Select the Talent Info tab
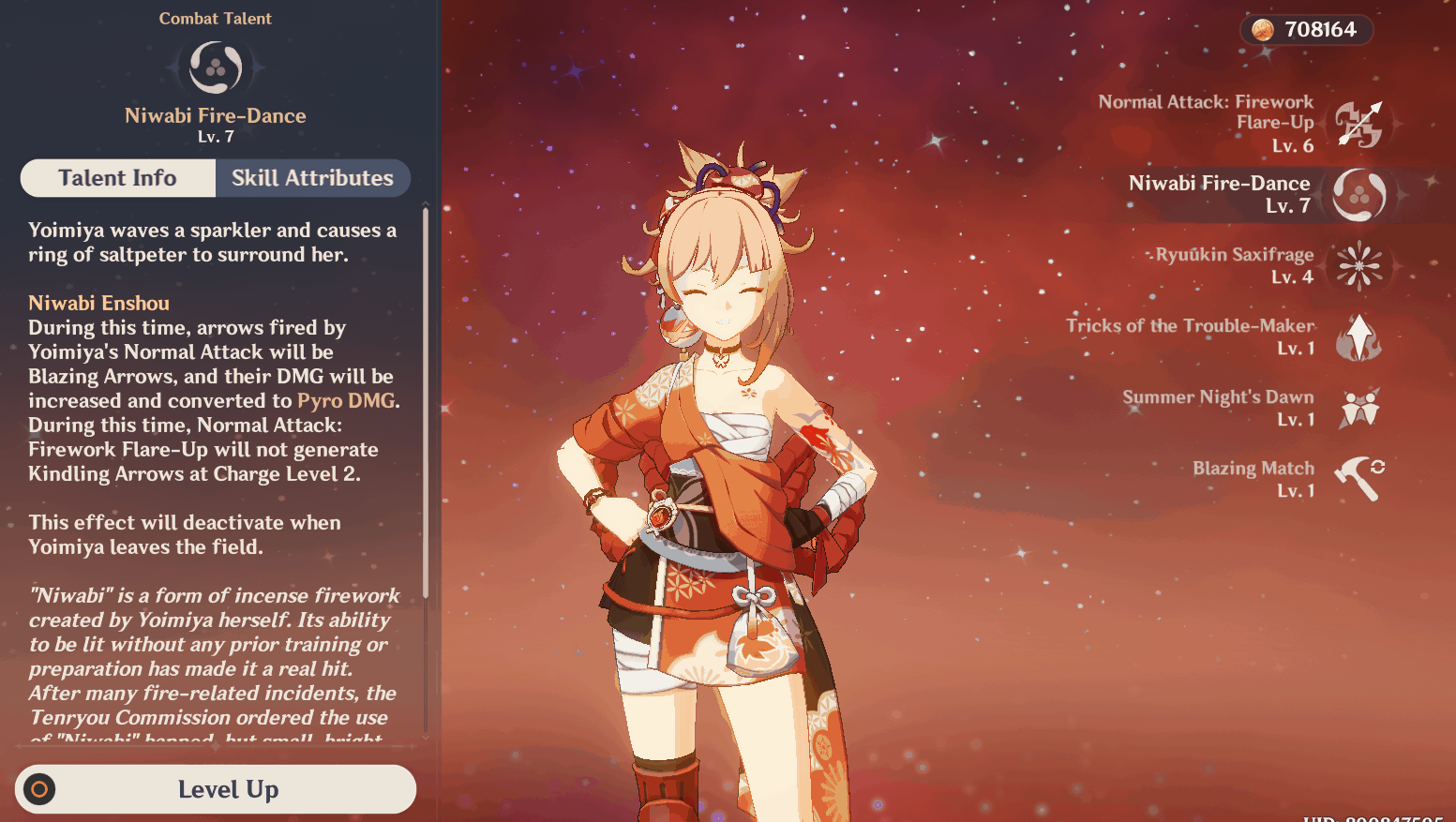 117,177
